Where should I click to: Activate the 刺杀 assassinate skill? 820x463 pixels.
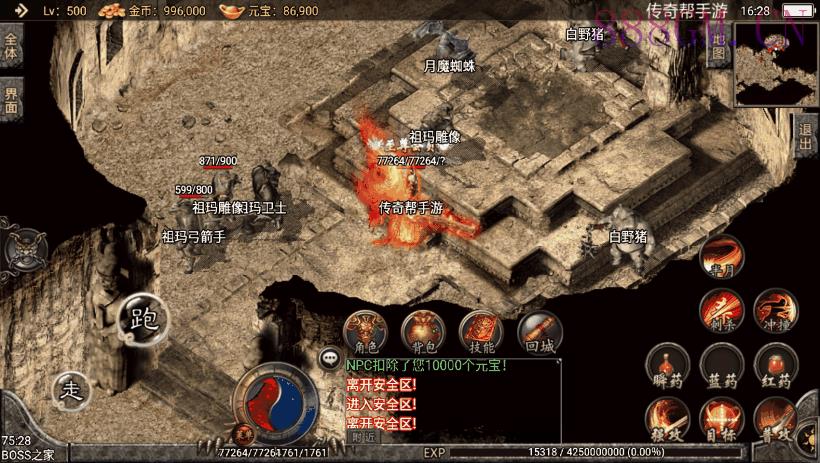pos(720,310)
